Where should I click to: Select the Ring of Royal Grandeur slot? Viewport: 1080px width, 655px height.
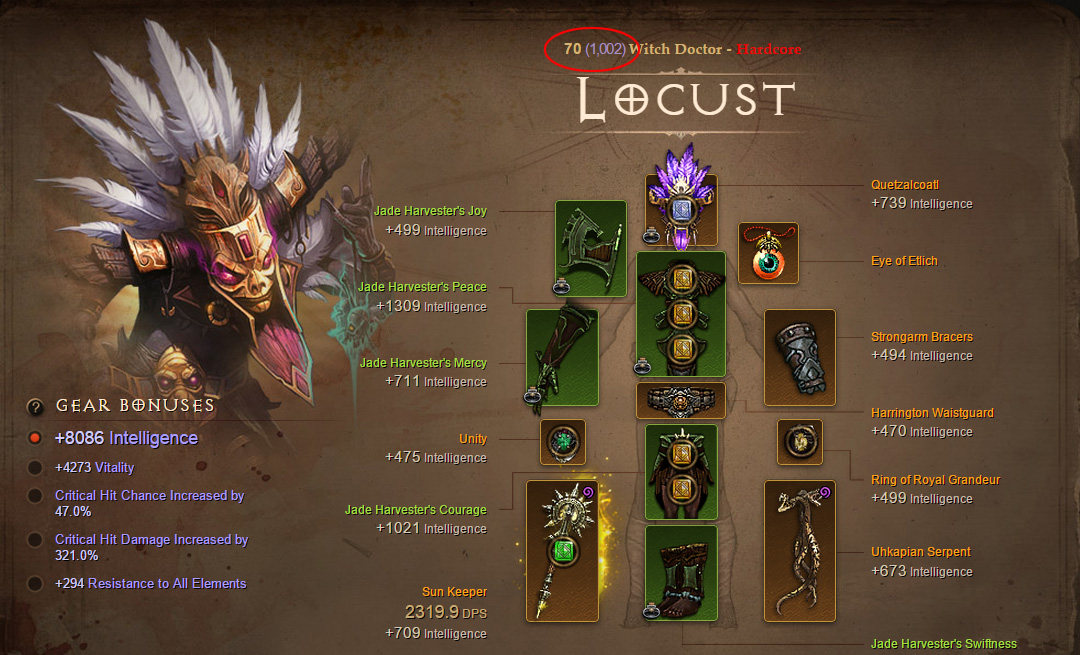800,442
